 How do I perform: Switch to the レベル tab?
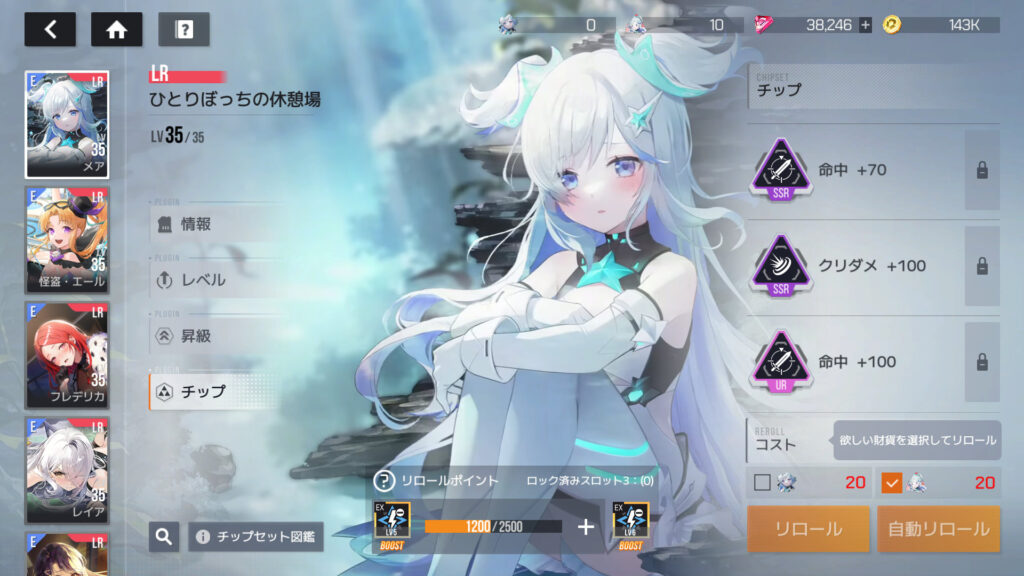tap(215, 280)
